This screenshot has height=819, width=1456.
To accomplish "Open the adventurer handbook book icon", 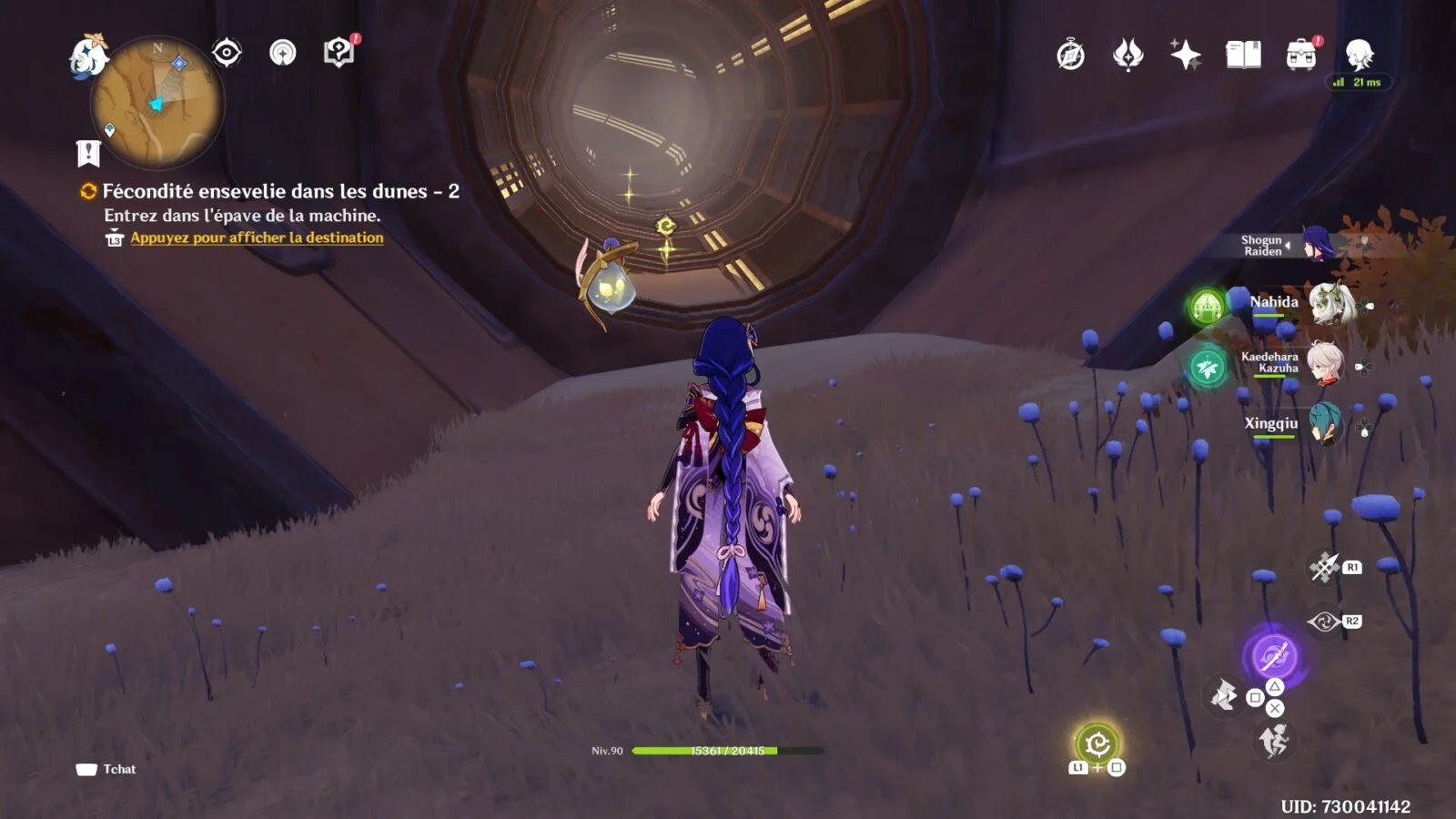I will (x=1243, y=56).
